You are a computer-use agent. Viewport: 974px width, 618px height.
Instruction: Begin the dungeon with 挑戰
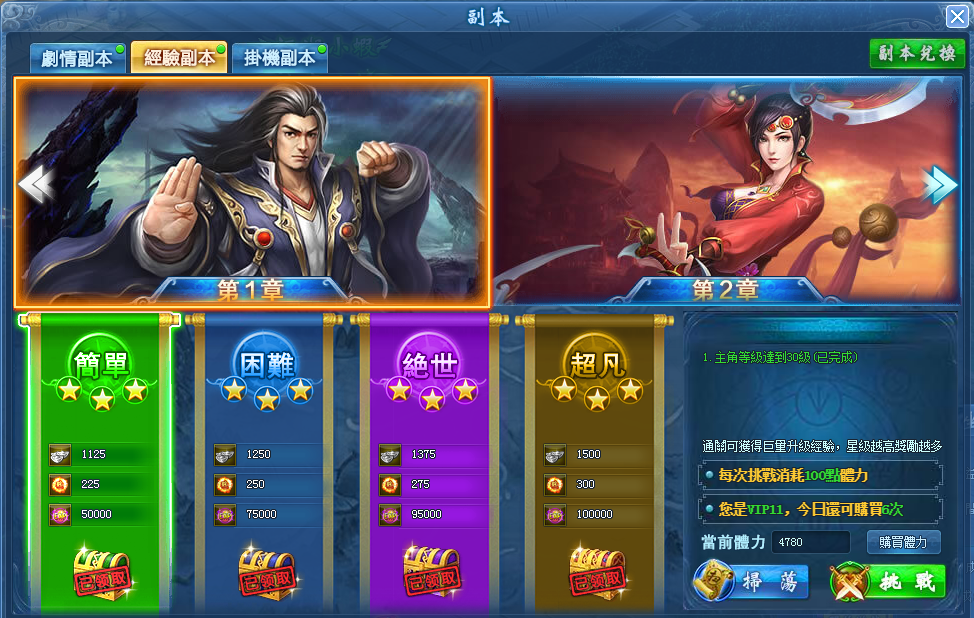click(x=888, y=582)
